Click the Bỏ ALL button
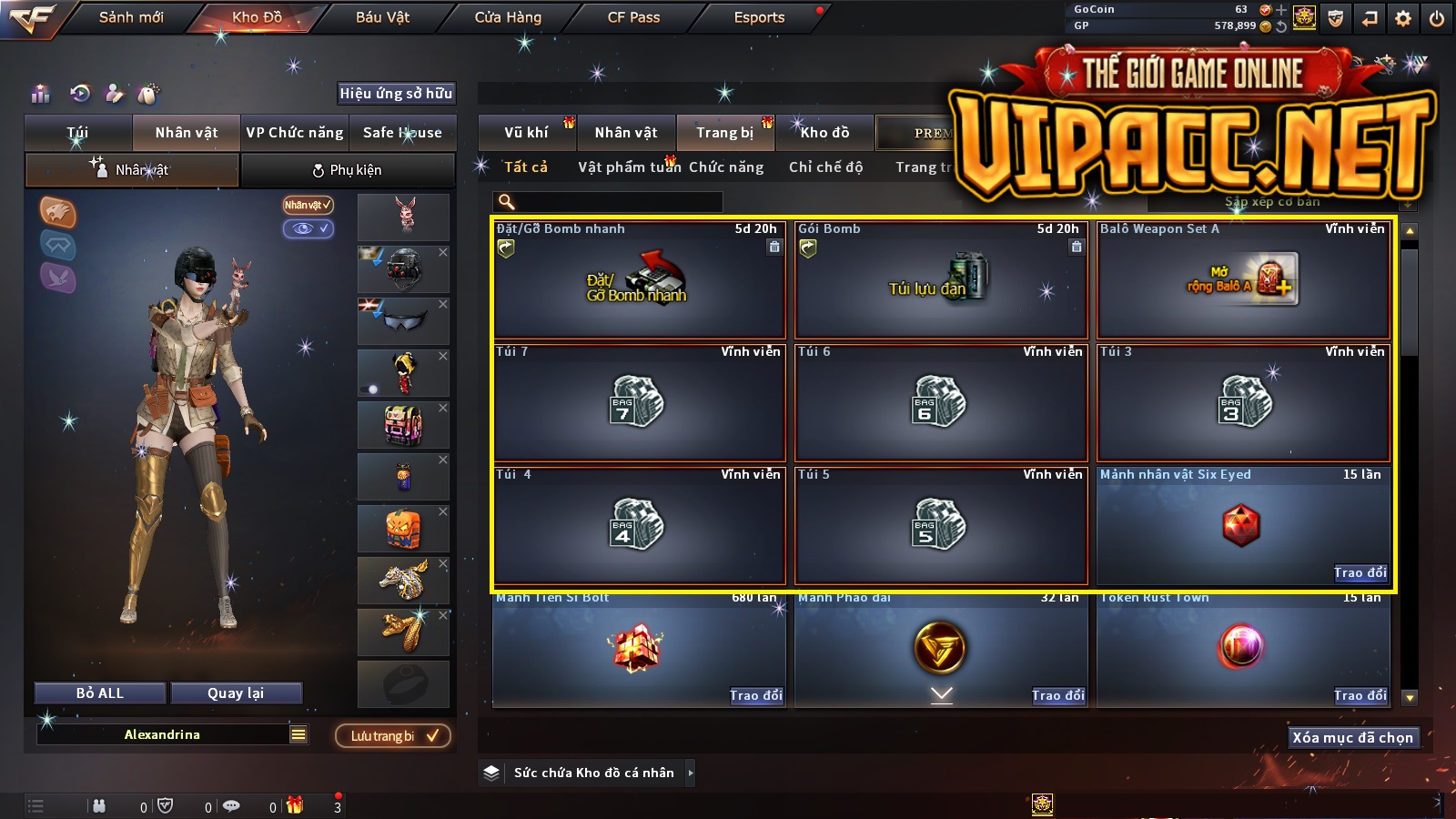Viewport: 1456px width, 819px height. coord(100,693)
